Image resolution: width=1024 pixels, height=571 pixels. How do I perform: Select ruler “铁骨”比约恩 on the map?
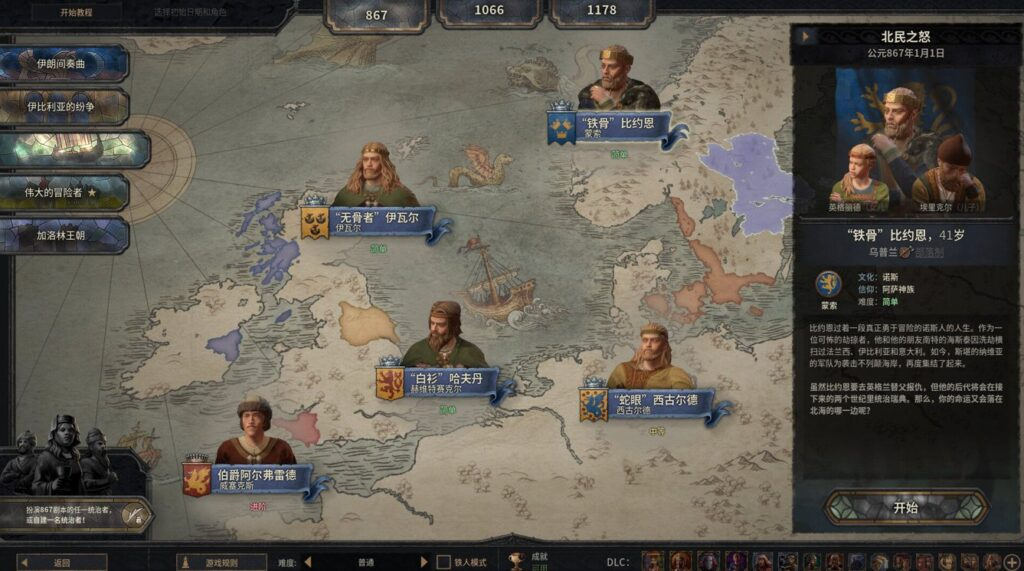[620, 125]
